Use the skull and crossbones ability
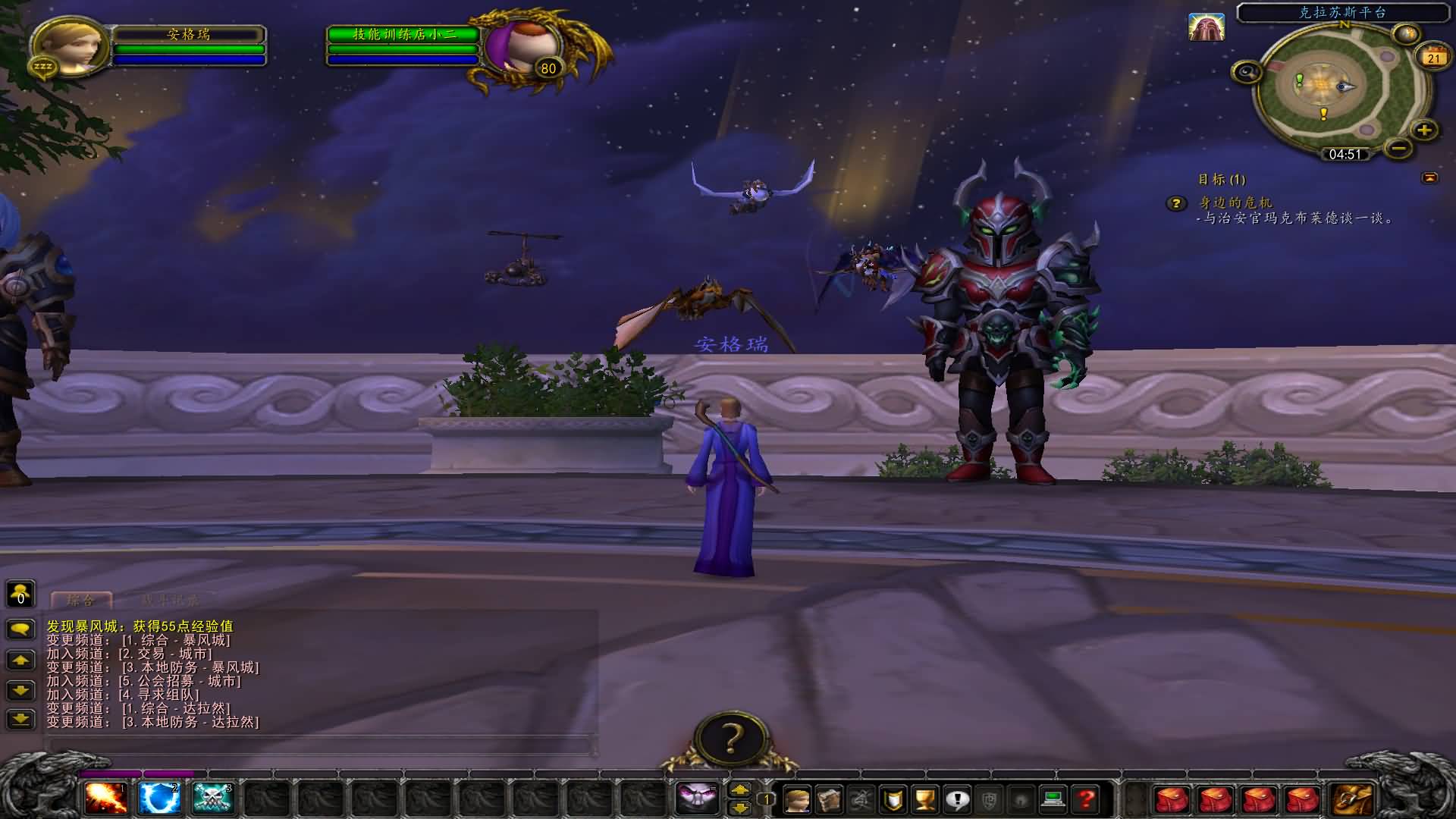Viewport: 1456px width, 819px height. pyautogui.click(x=212, y=799)
